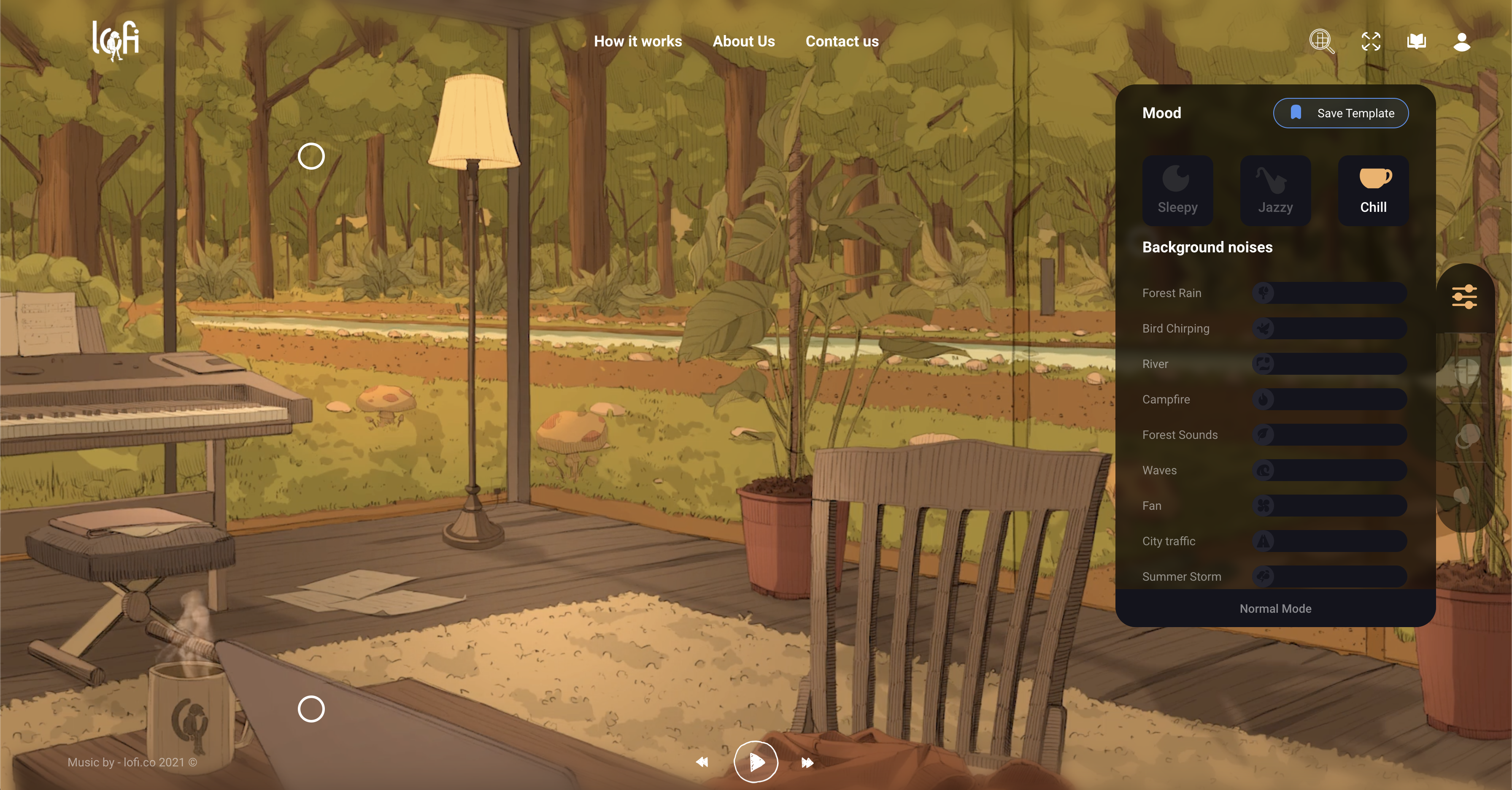1512x790 pixels.
Task: Skip forward with the fast-forward control
Action: click(807, 763)
